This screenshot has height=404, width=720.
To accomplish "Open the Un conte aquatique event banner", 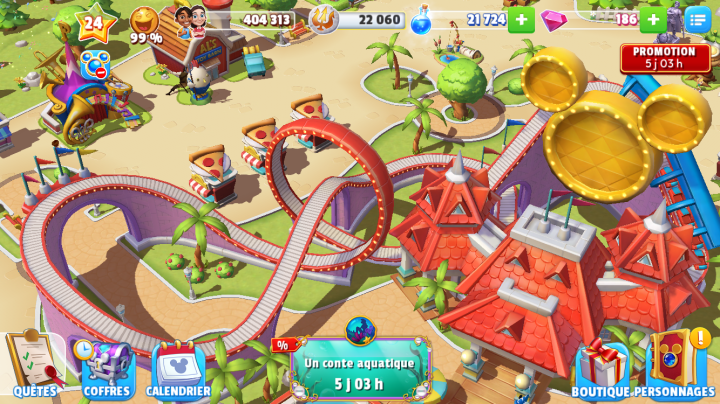I will pyautogui.click(x=359, y=368).
